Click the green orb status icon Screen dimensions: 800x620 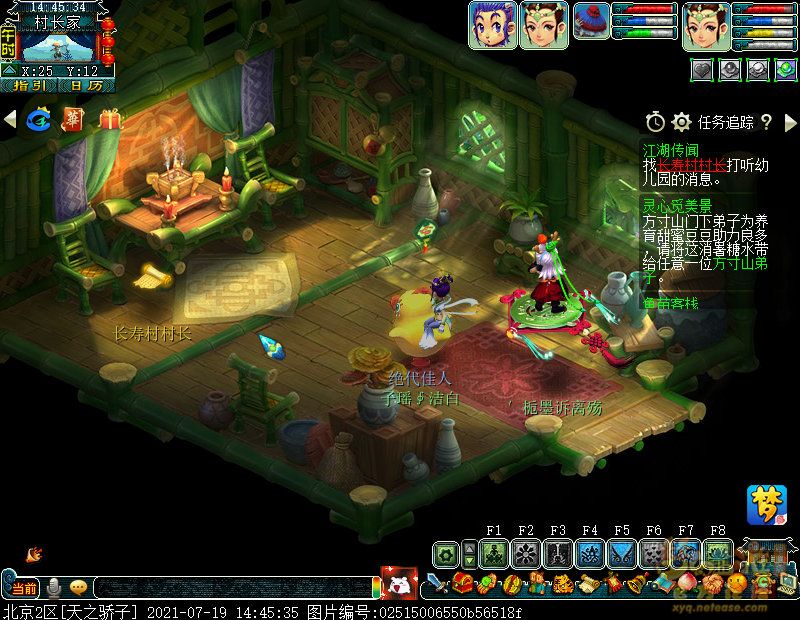pyautogui.click(x=786, y=69)
